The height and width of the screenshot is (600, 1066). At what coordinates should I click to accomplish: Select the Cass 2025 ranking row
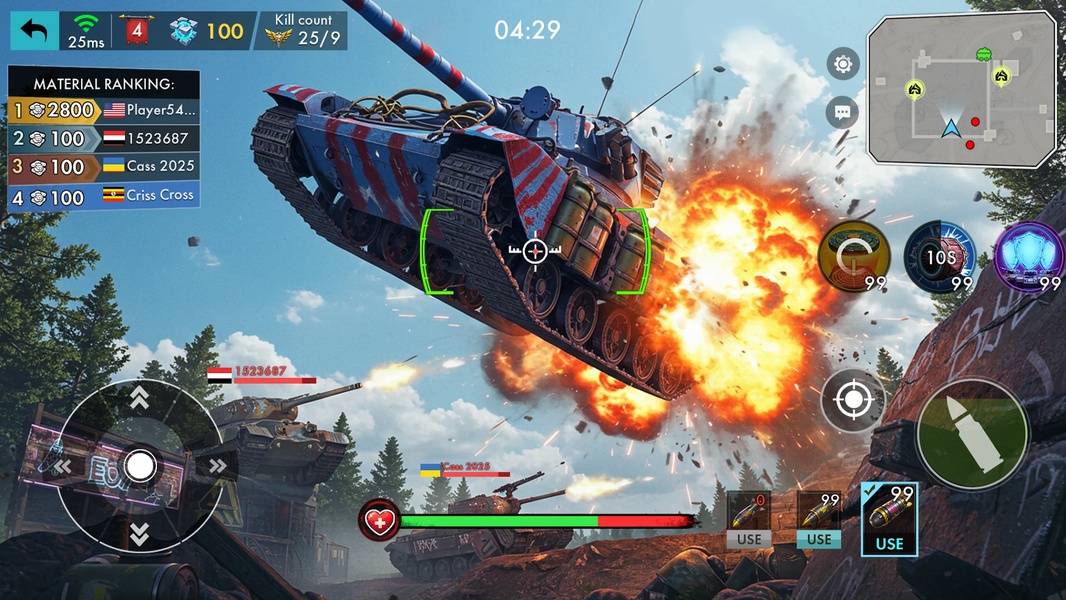104,166
